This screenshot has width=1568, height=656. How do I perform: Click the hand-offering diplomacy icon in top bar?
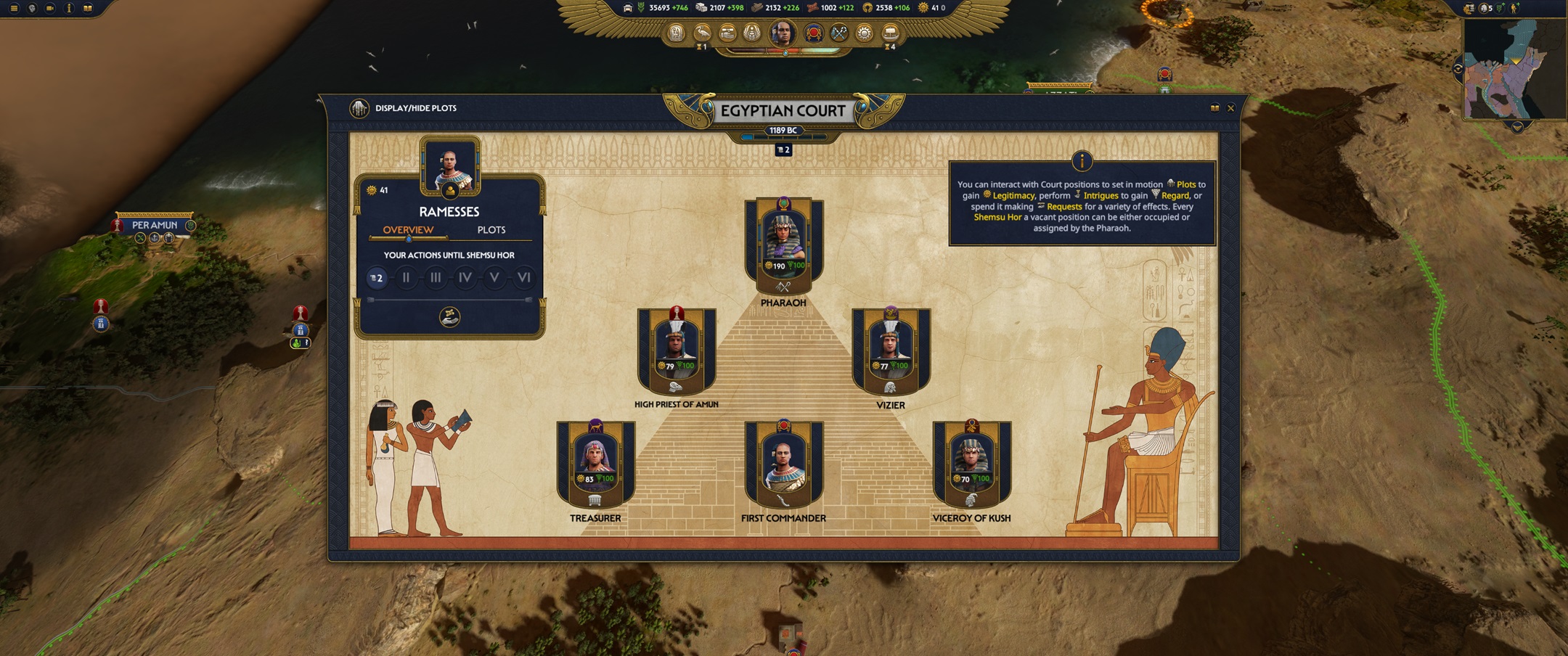(726, 33)
